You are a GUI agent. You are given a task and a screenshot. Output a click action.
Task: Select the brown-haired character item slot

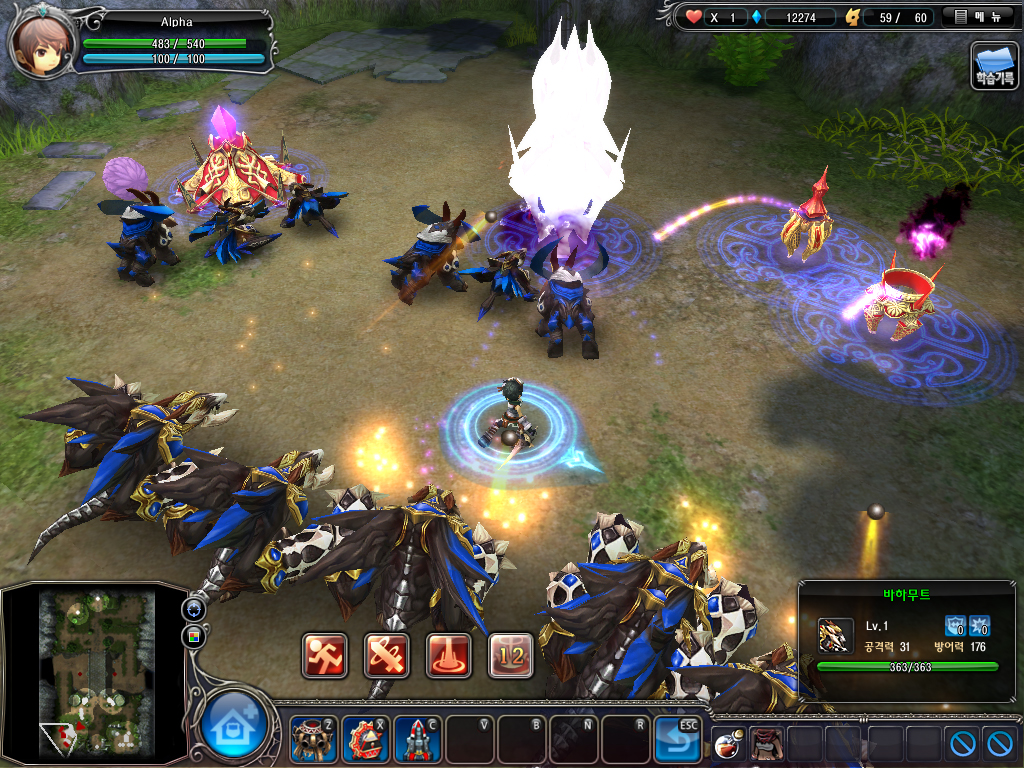click(765, 744)
